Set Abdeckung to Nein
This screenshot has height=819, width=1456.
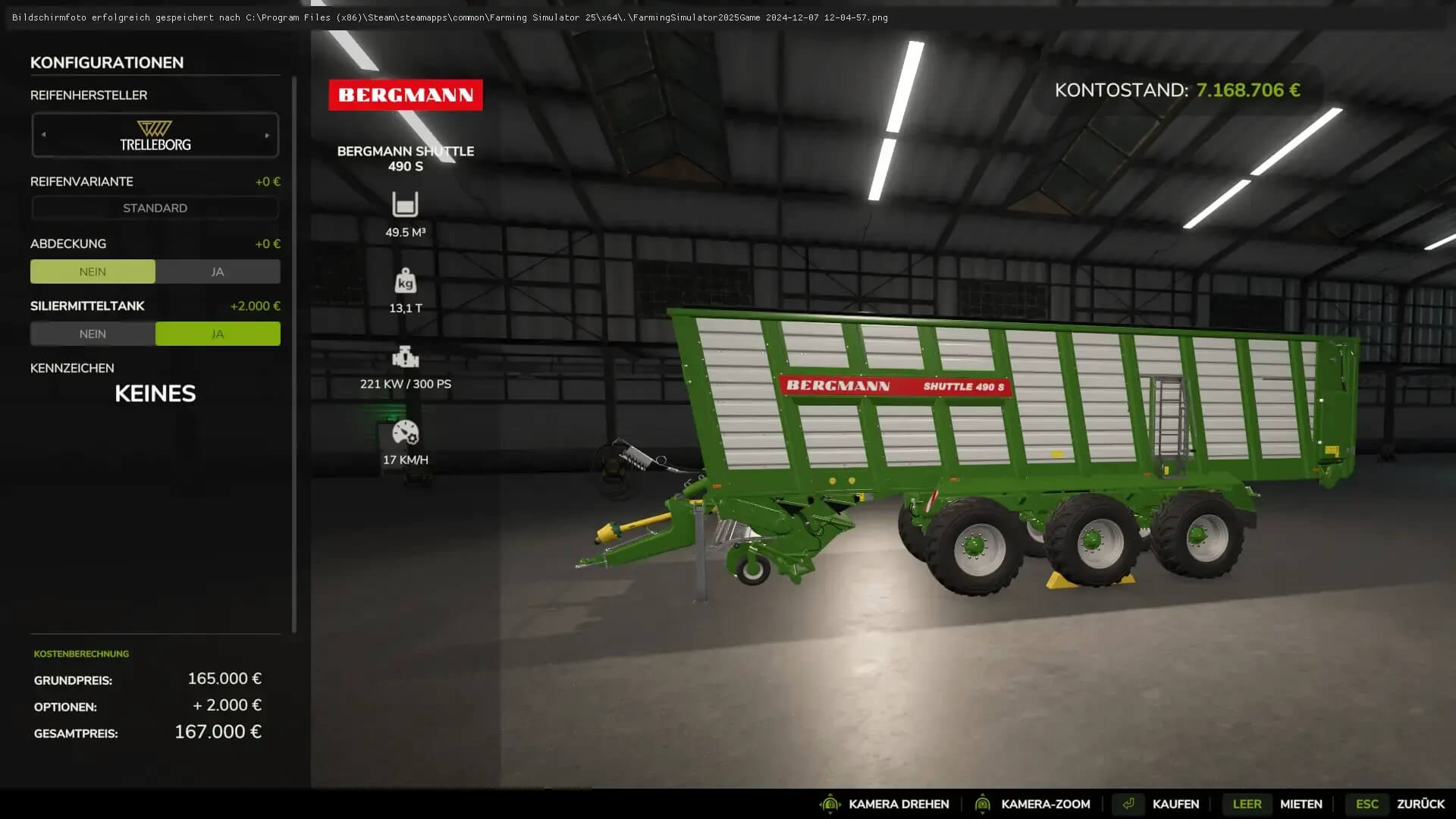[93, 271]
